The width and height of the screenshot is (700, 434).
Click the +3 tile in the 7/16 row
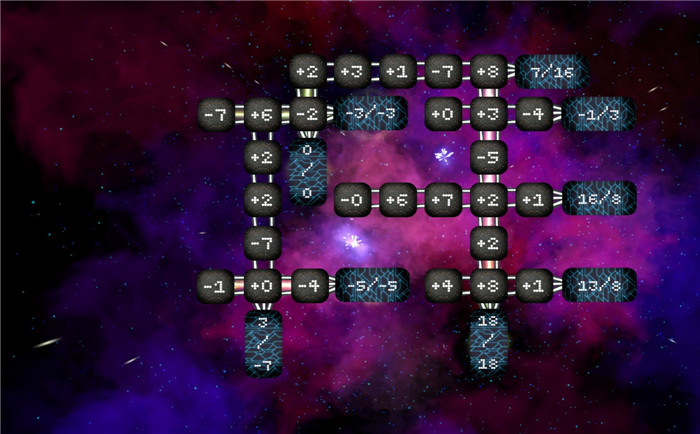pyautogui.click(x=352, y=71)
